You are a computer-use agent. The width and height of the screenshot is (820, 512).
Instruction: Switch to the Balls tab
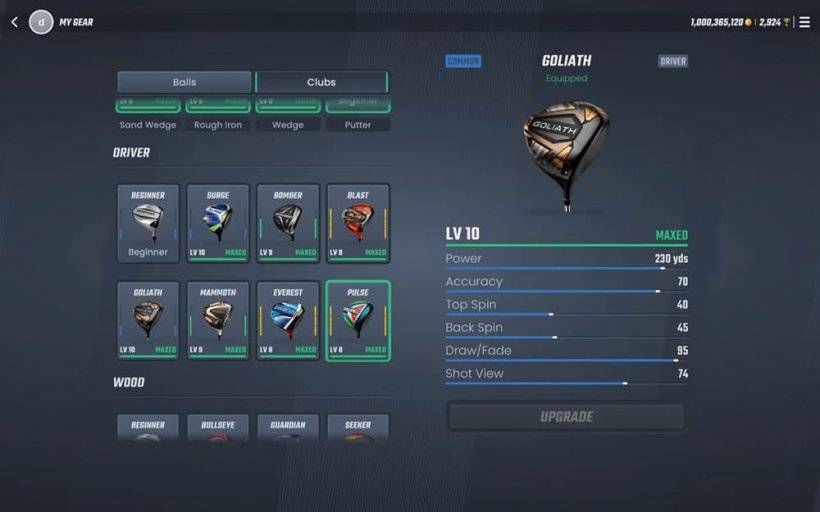[184, 82]
